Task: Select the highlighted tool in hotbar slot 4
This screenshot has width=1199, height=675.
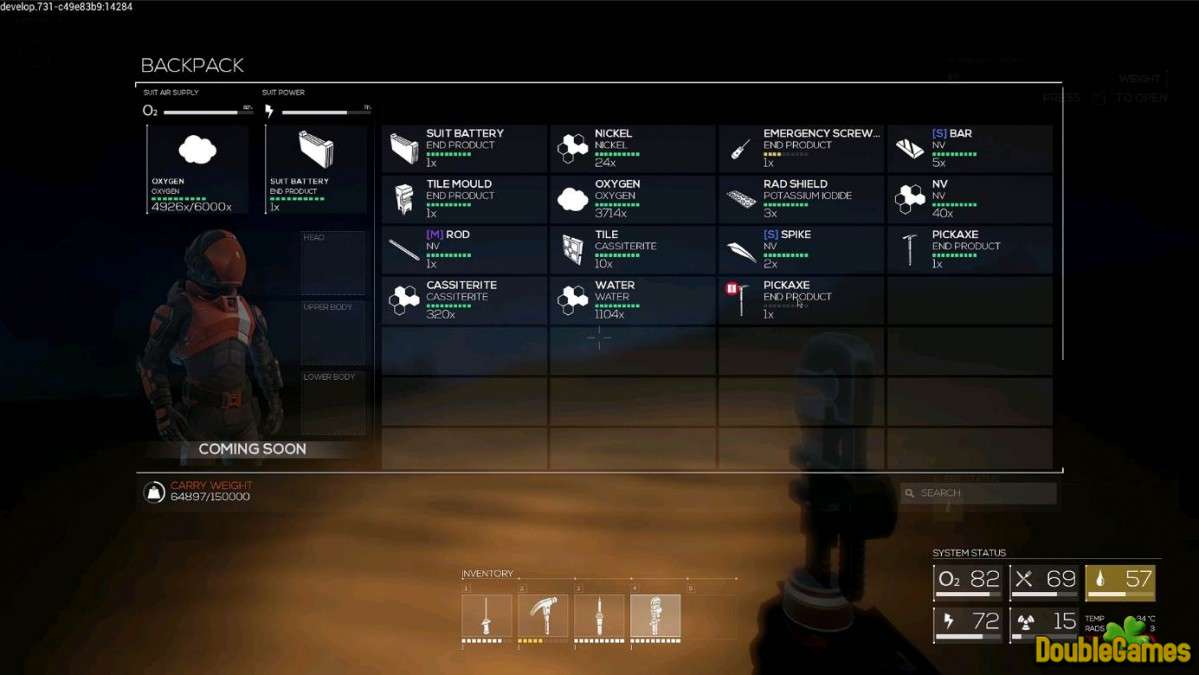Action: tap(655, 616)
